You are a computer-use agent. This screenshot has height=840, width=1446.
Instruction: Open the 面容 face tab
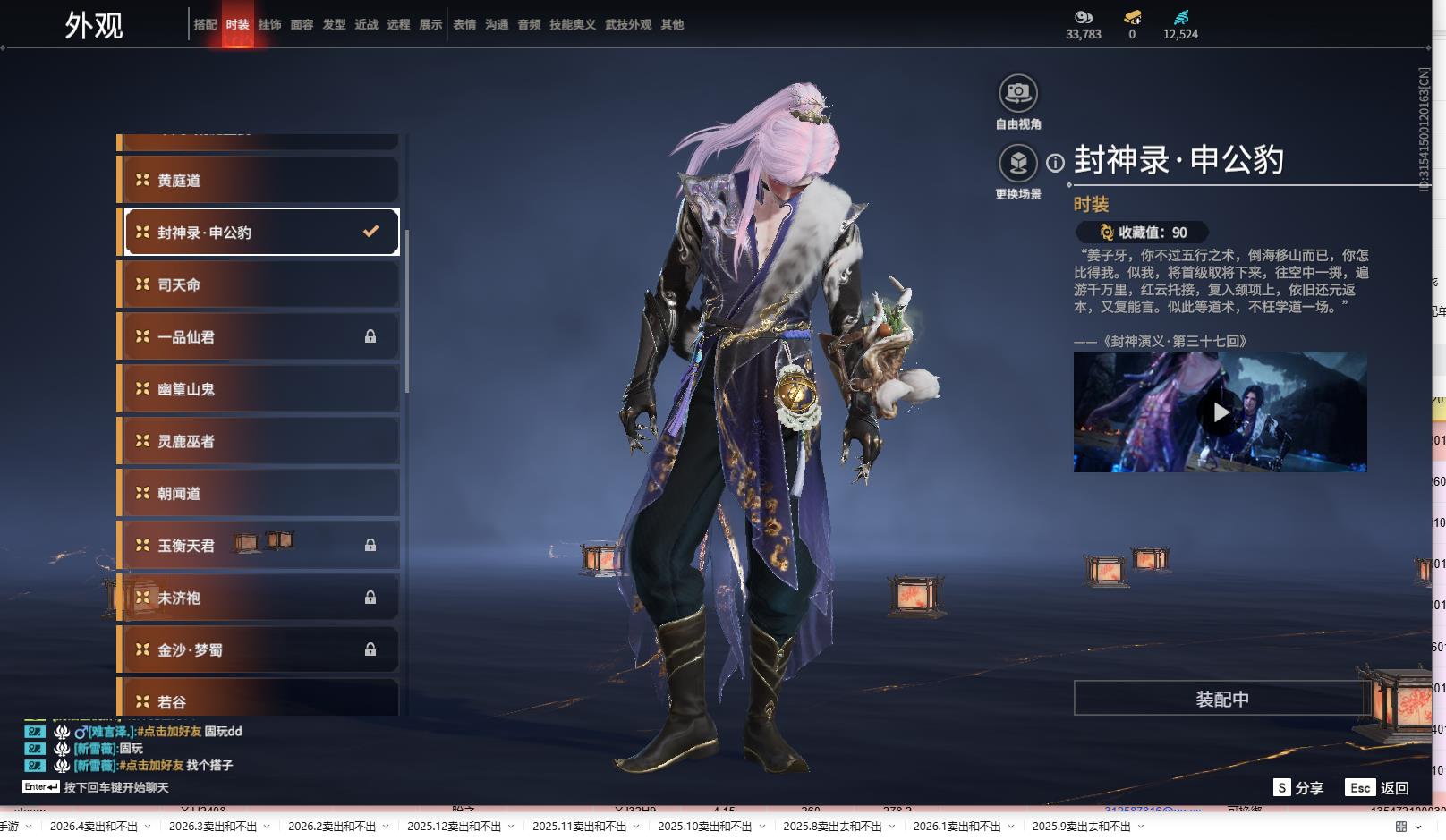pyautogui.click(x=302, y=25)
